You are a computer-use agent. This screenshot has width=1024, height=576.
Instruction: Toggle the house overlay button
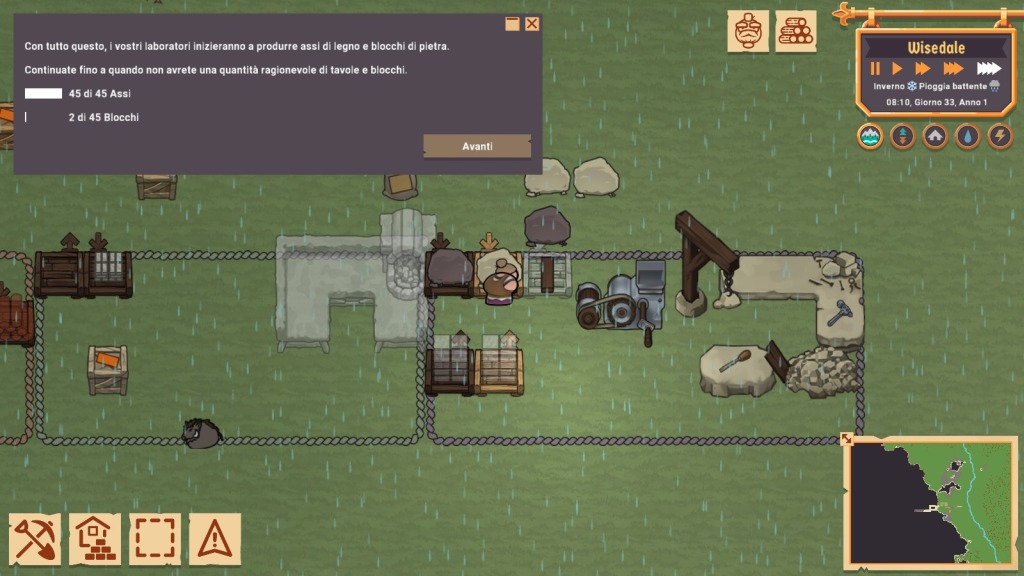point(935,136)
